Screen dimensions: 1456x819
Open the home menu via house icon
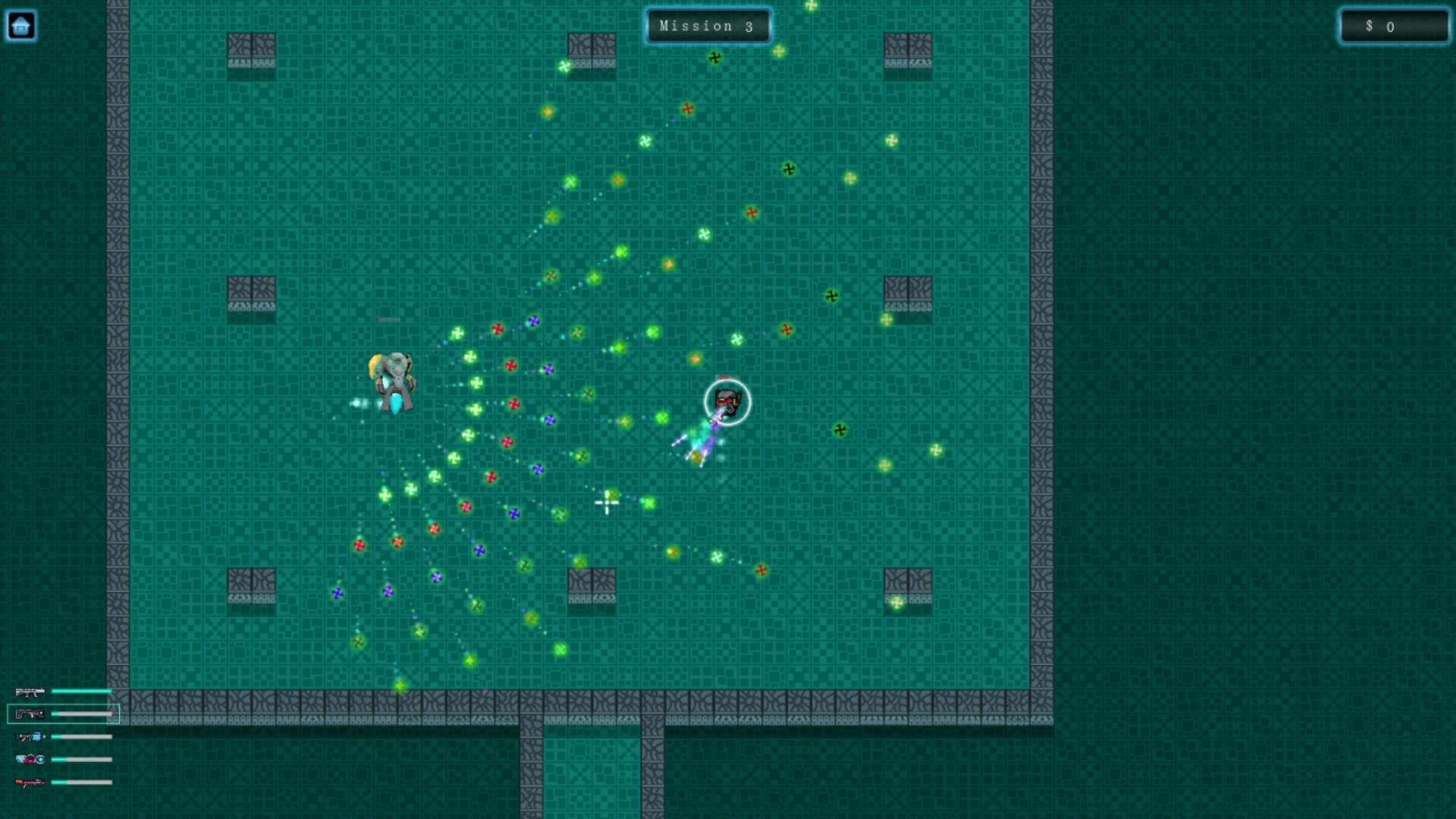pos(21,25)
